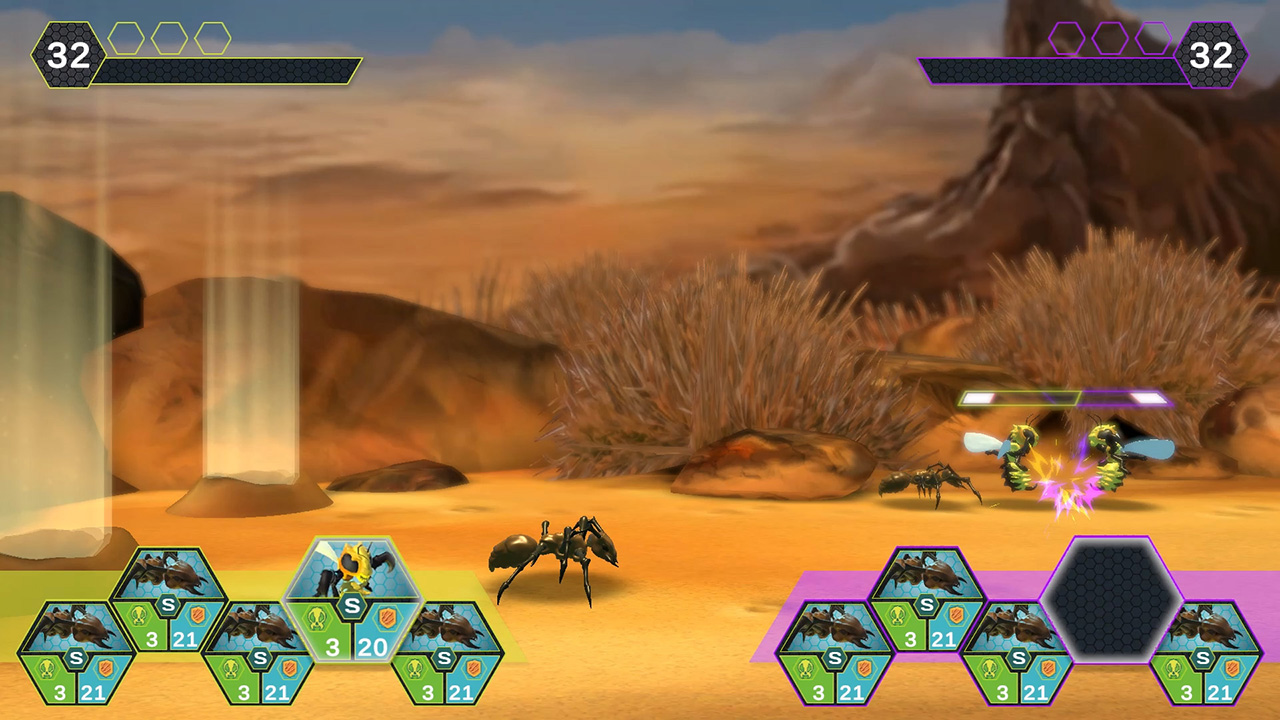Select the top-row ant card on the green team
The height and width of the screenshot is (720, 1280).
pos(170,580)
